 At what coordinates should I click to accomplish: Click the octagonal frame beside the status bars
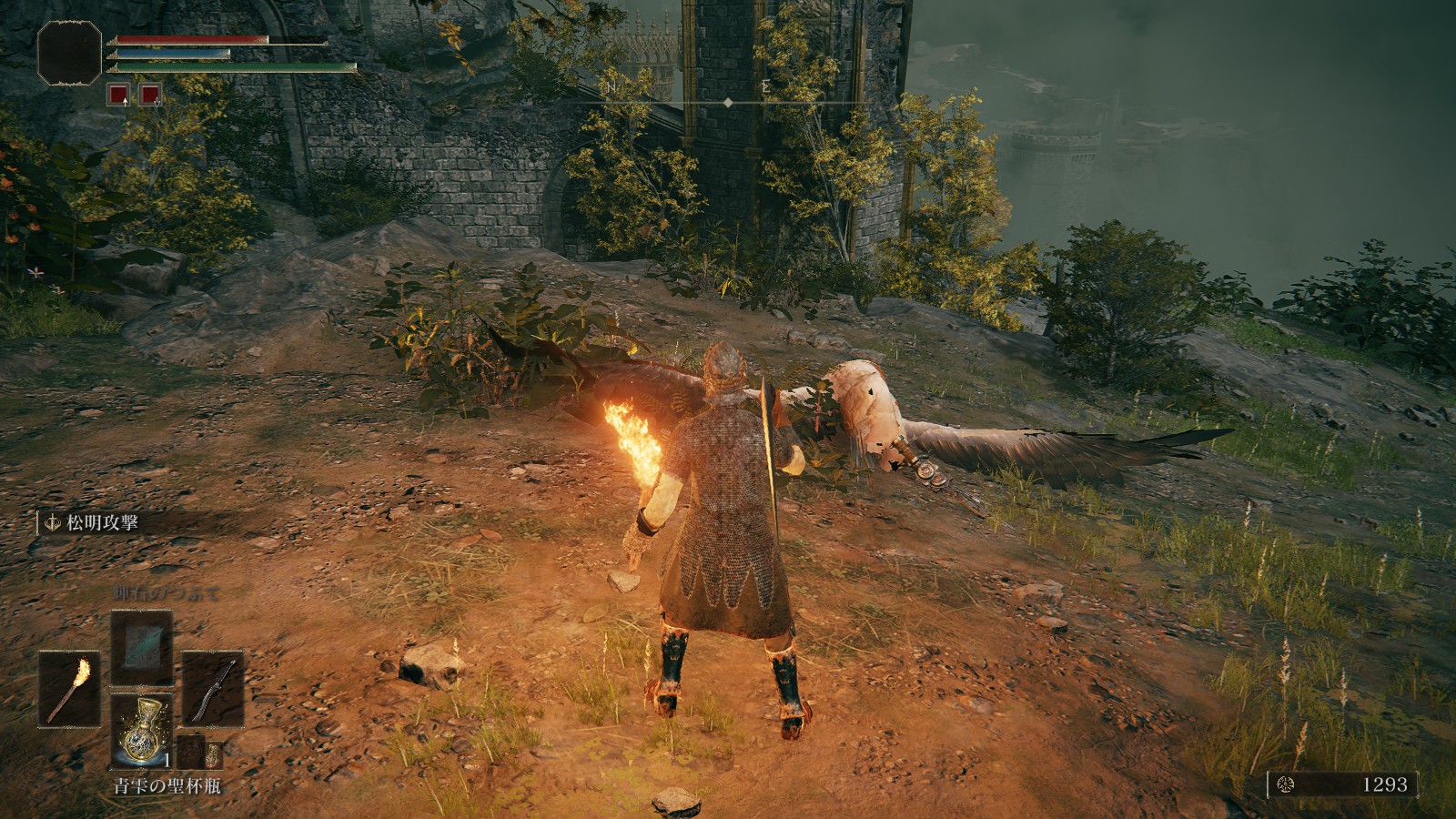point(69,53)
